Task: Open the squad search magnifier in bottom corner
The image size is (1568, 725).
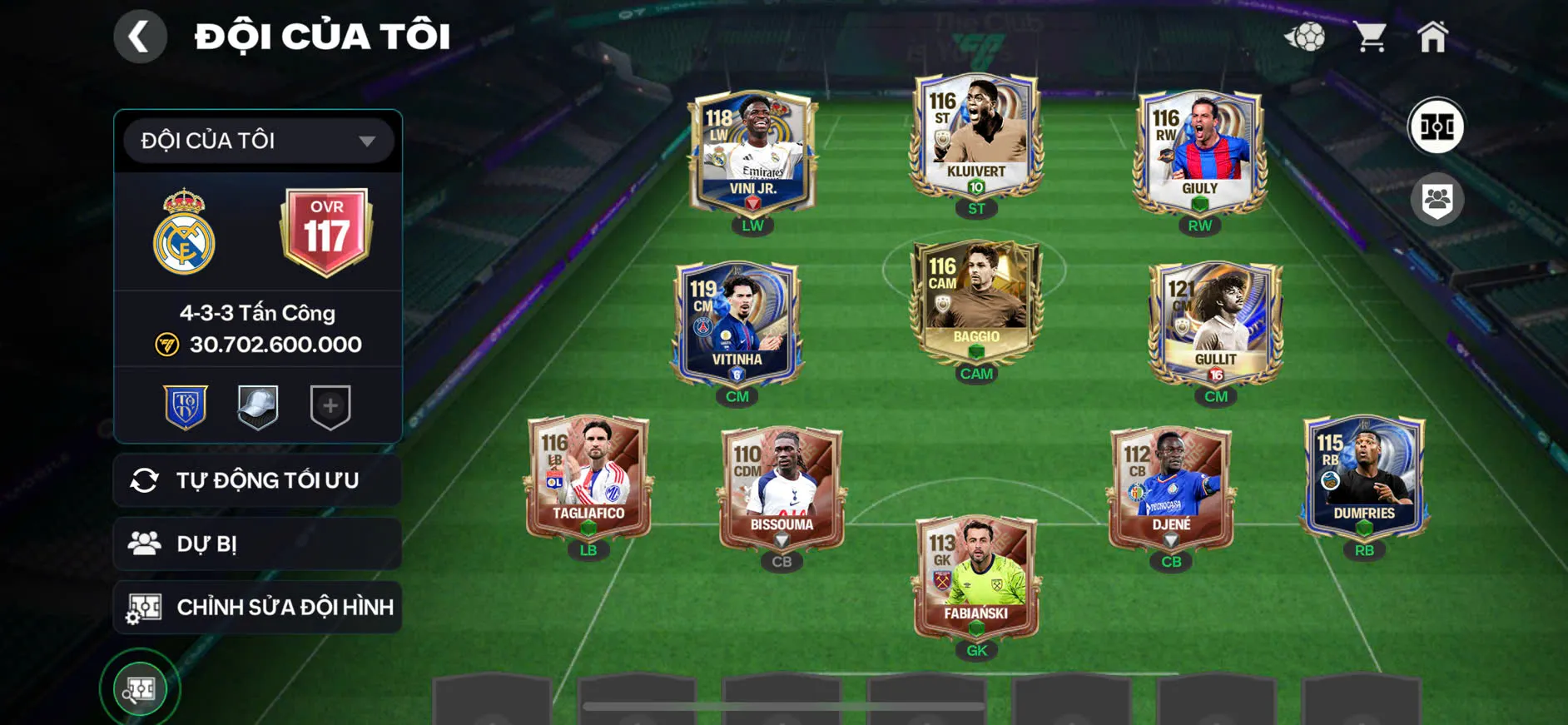Action: coord(140,689)
